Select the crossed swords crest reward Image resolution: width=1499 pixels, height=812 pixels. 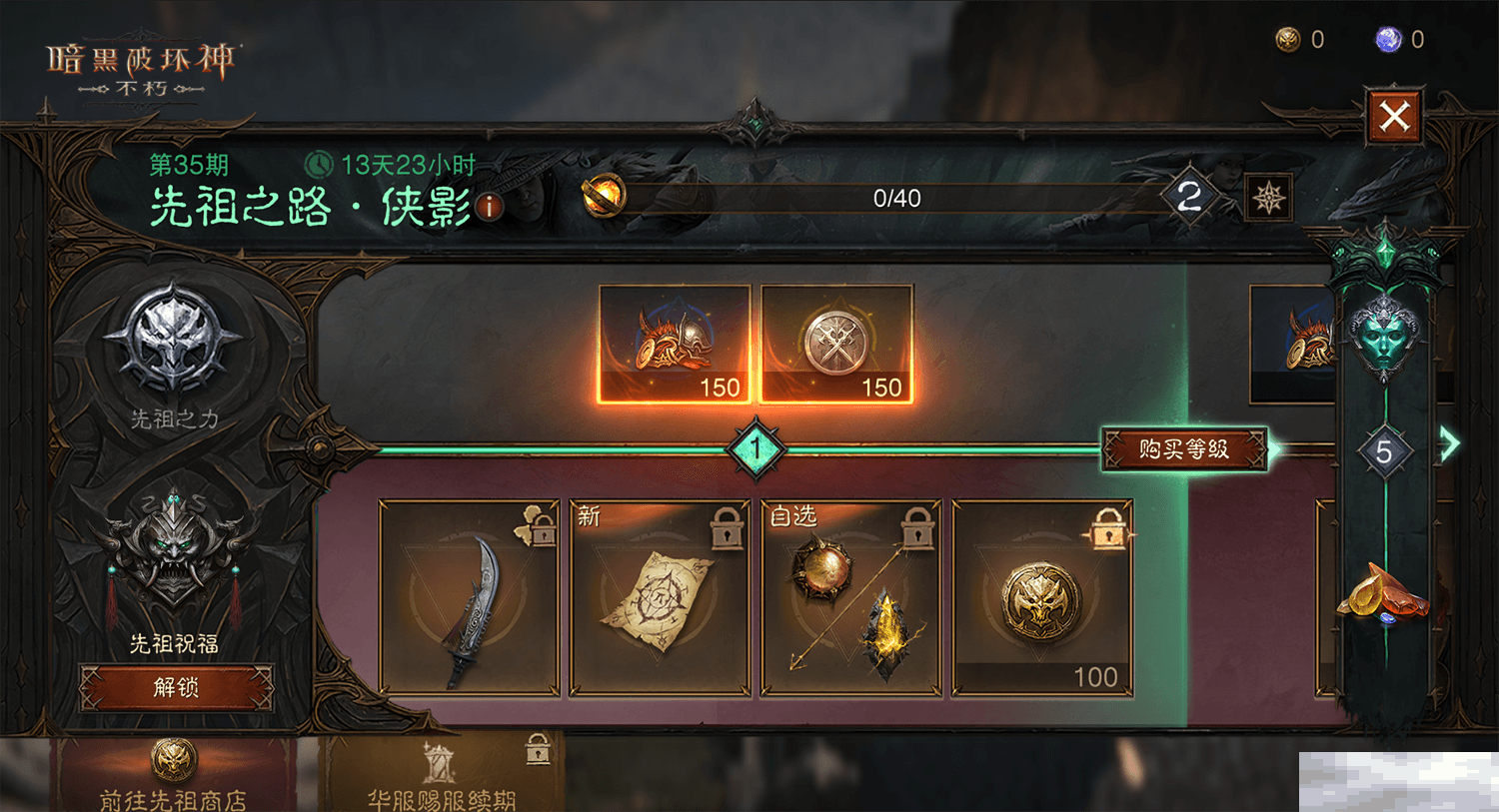click(836, 345)
